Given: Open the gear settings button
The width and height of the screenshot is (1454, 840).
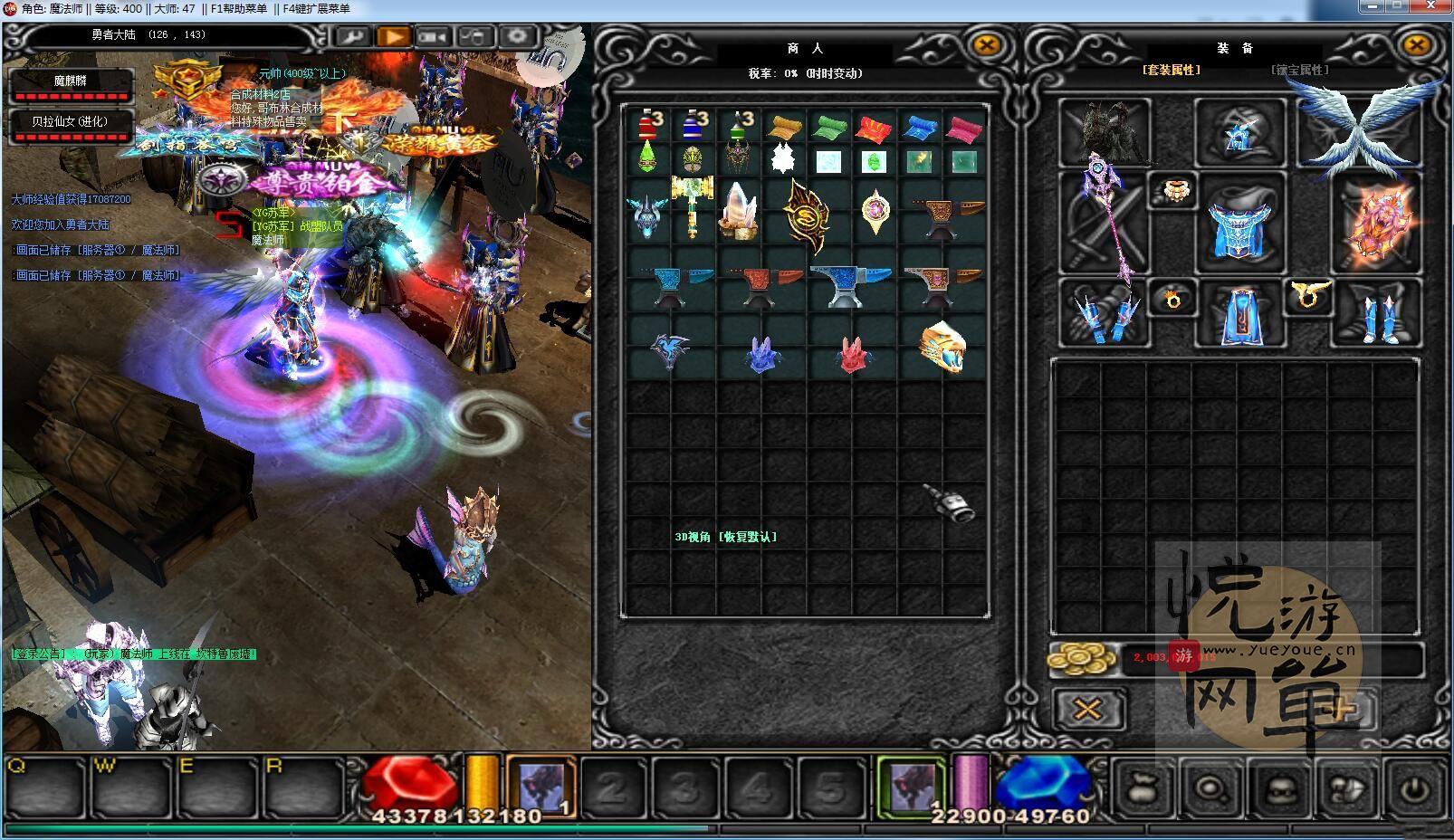Looking at the screenshot, I should pos(517,37).
